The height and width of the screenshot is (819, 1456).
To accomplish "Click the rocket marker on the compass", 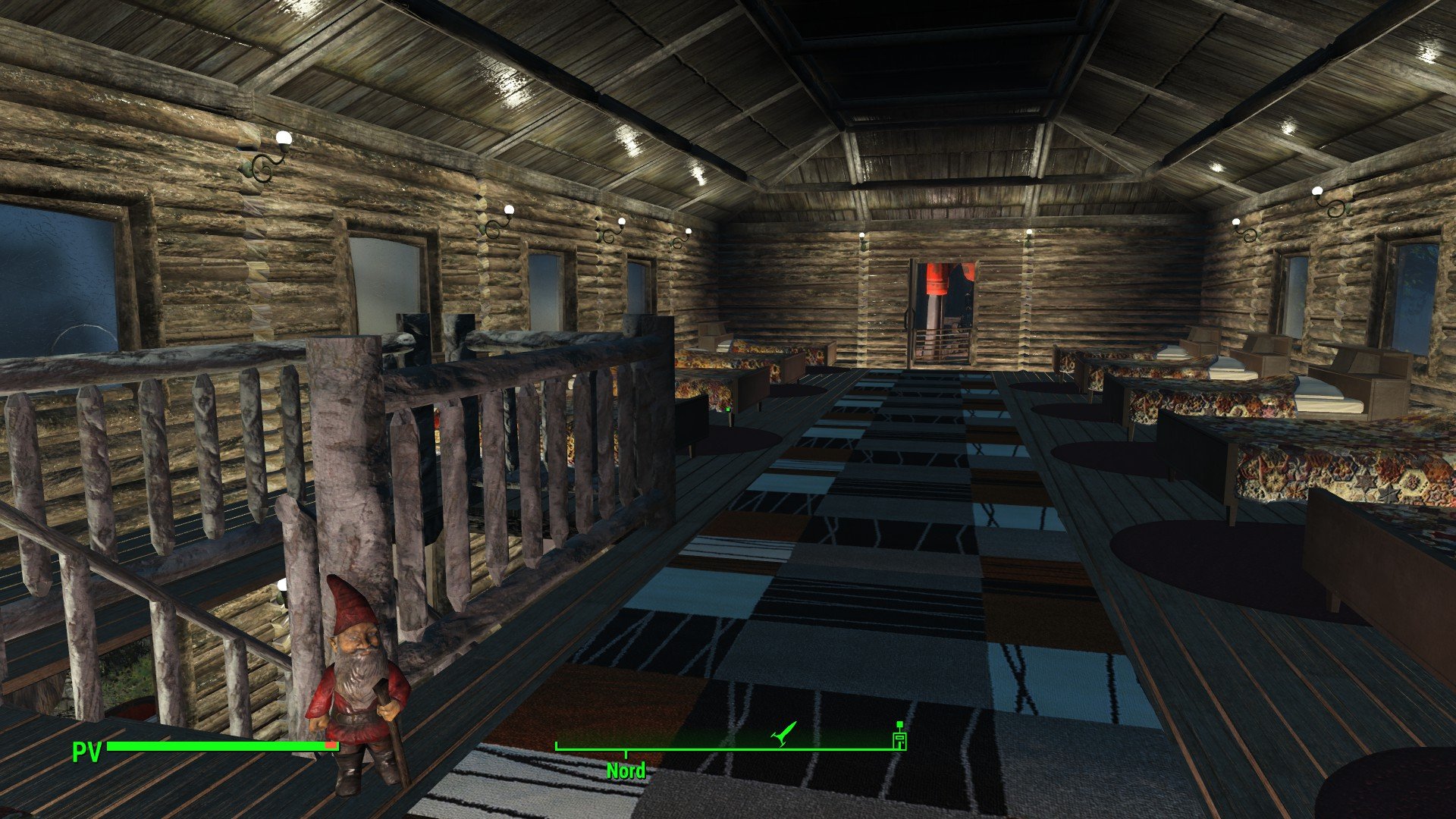I will pyautogui.click(x=783, y=733).
